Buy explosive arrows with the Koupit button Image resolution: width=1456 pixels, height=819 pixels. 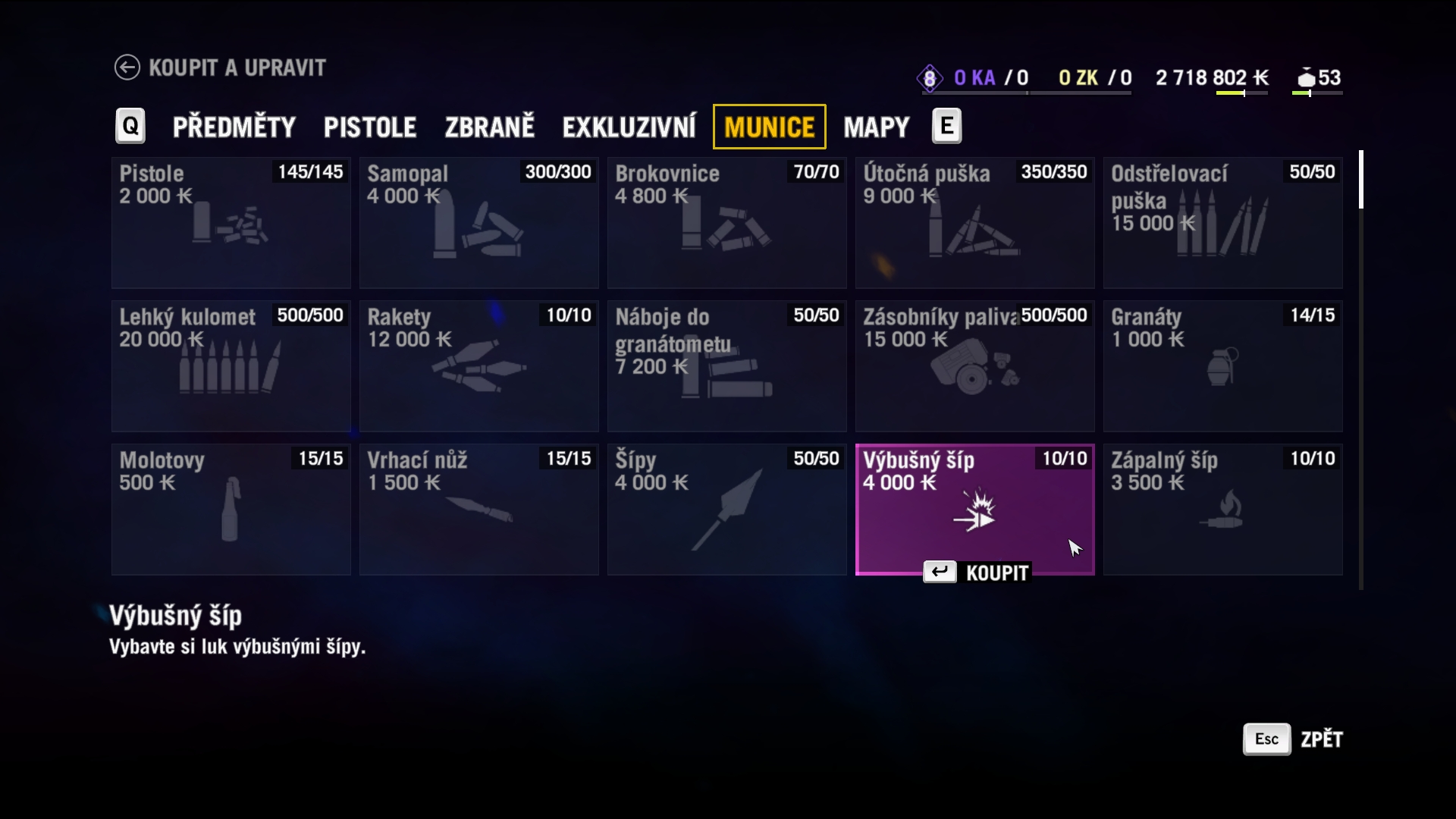977,573
